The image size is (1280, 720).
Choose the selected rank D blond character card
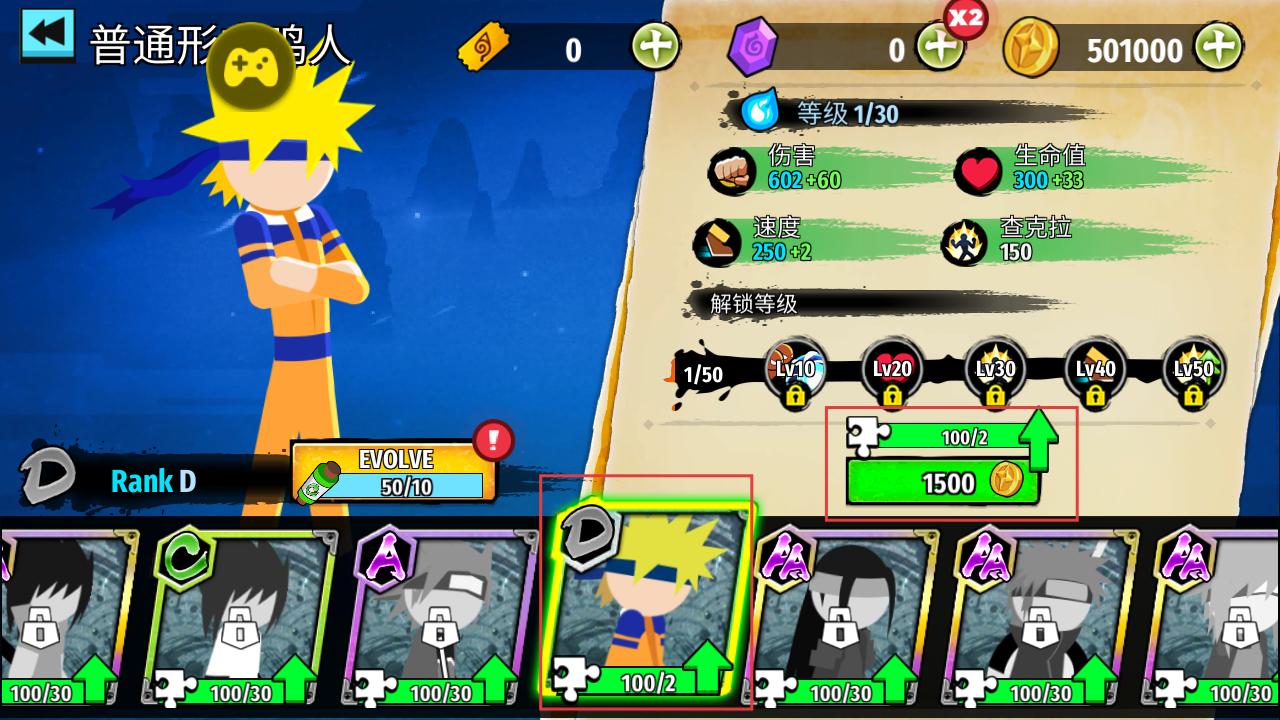pyautogui.click(x=648, y=600)
